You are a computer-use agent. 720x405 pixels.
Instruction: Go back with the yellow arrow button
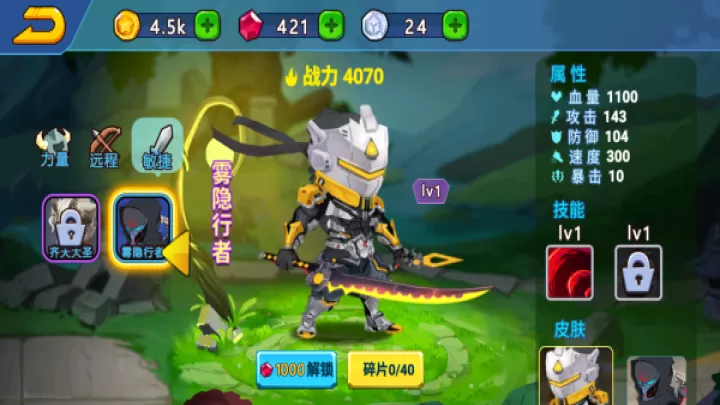(38, 25)
